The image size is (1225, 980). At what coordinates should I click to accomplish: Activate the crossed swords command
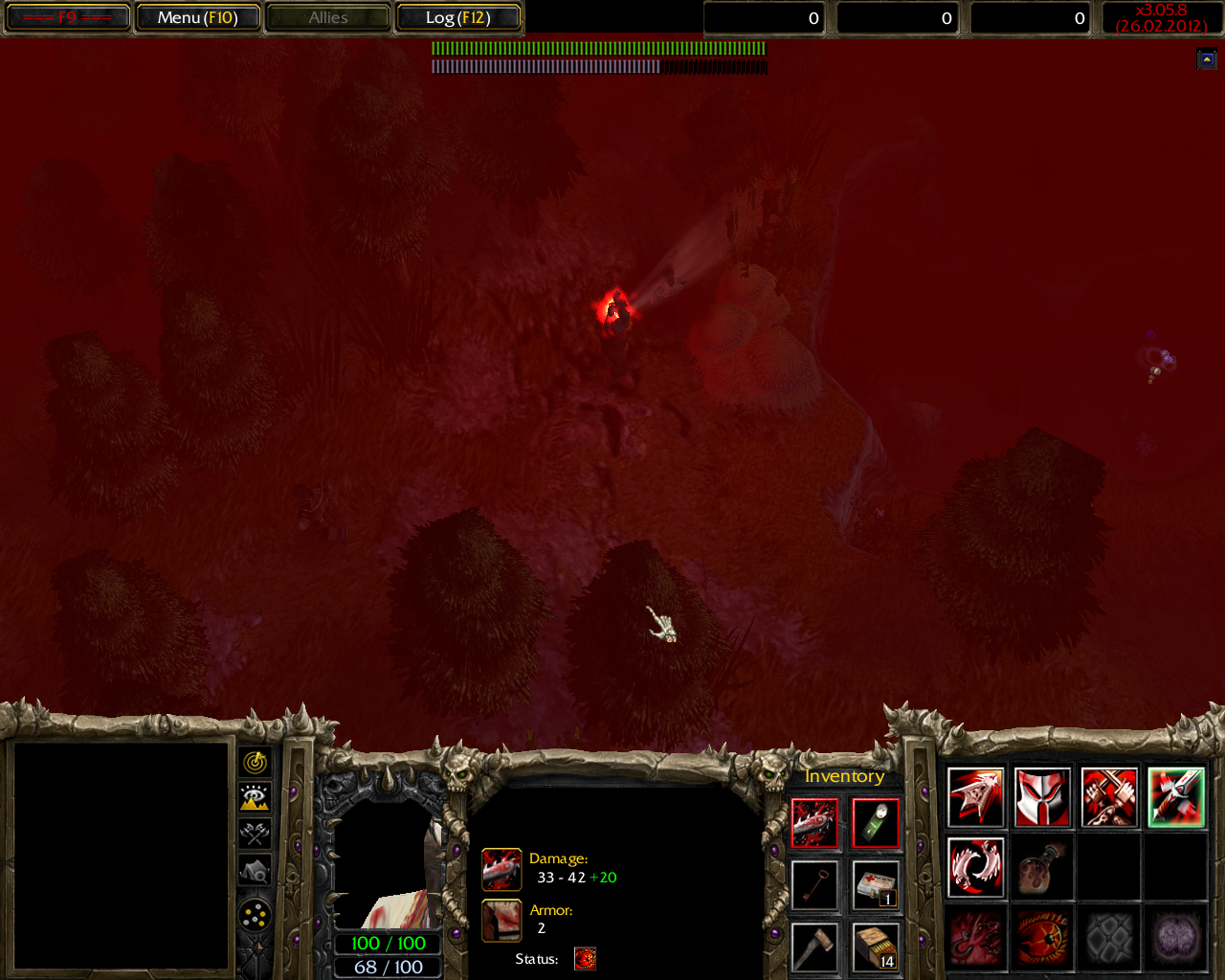pyautogui.click(x=1109, y=797)
